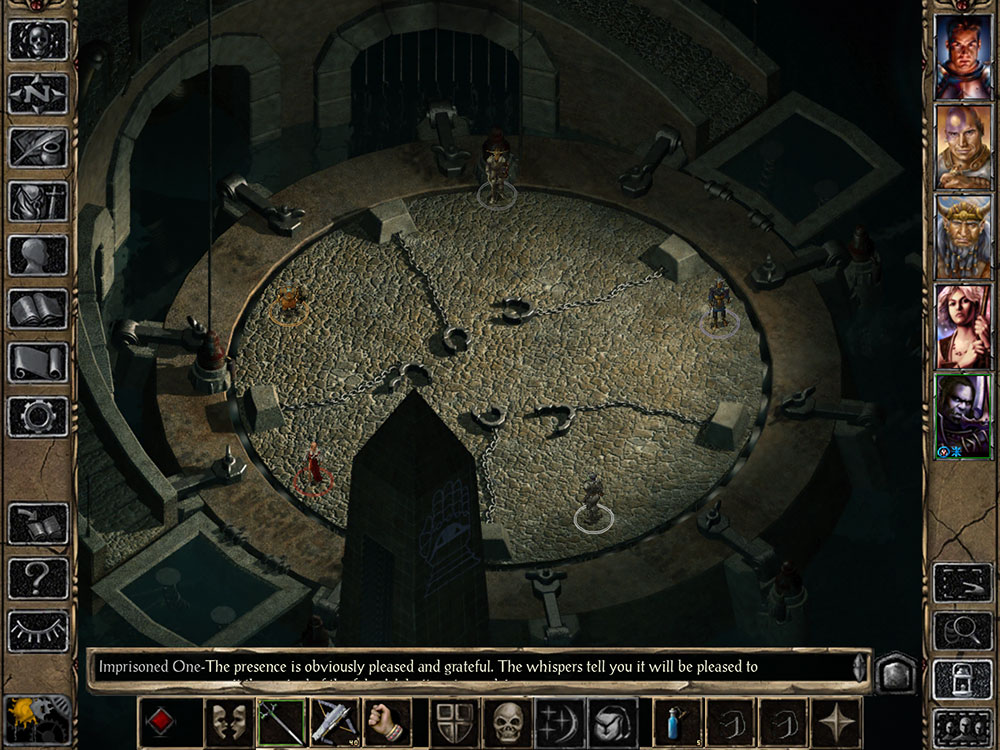Select the pink-haired woman portrait
The height and width of the screenshot is (750, 1000).
tap(962, 327)
